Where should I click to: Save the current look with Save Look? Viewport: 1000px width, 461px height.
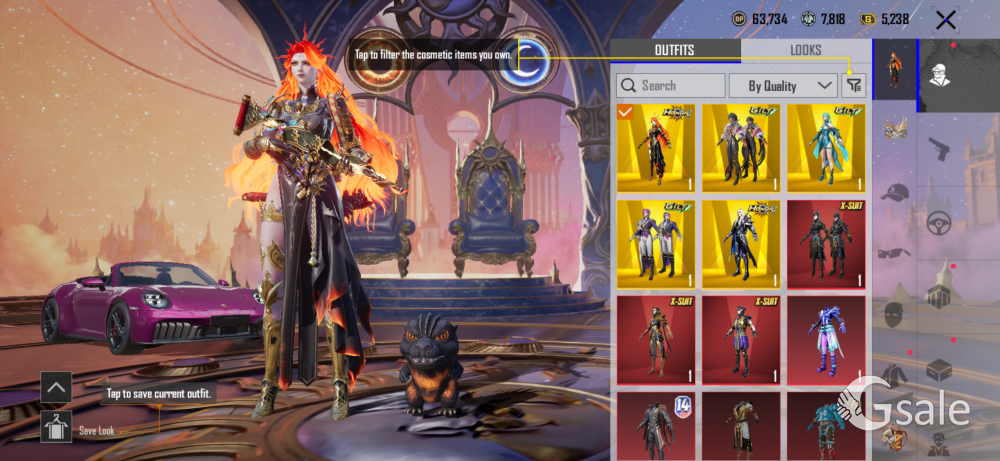56,426
